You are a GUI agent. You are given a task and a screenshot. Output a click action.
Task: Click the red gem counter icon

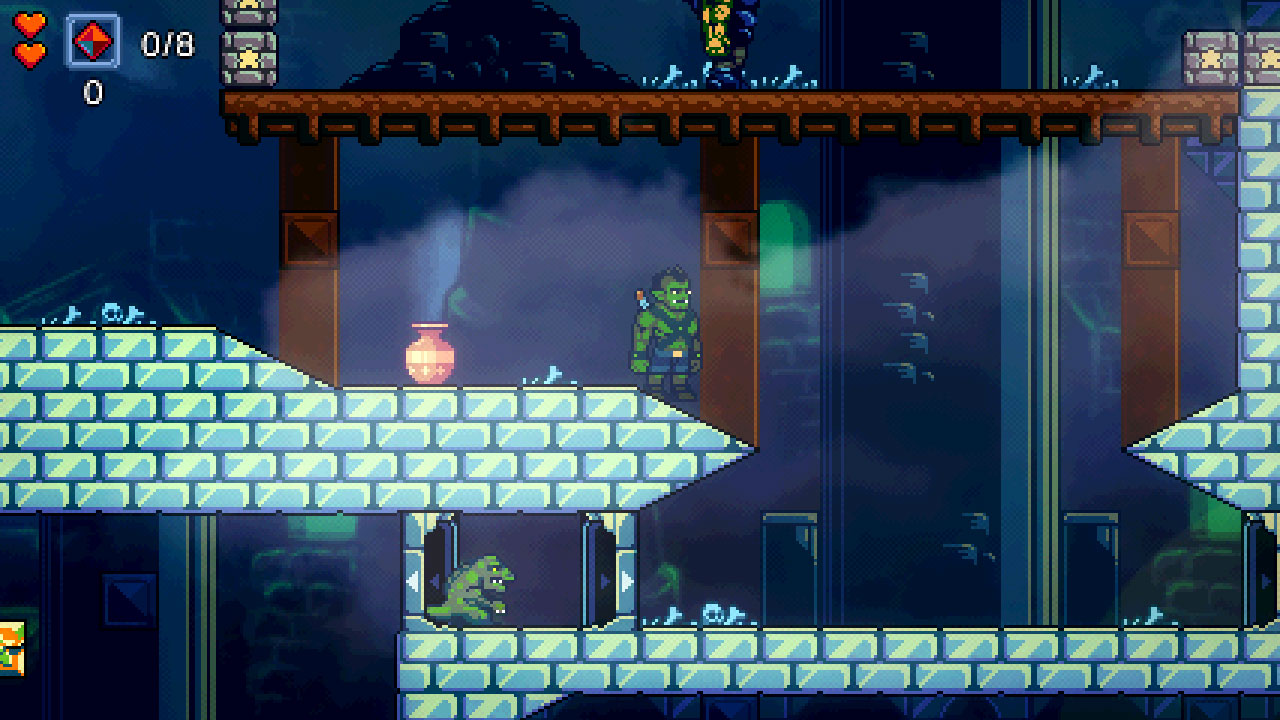click(94, 41)
